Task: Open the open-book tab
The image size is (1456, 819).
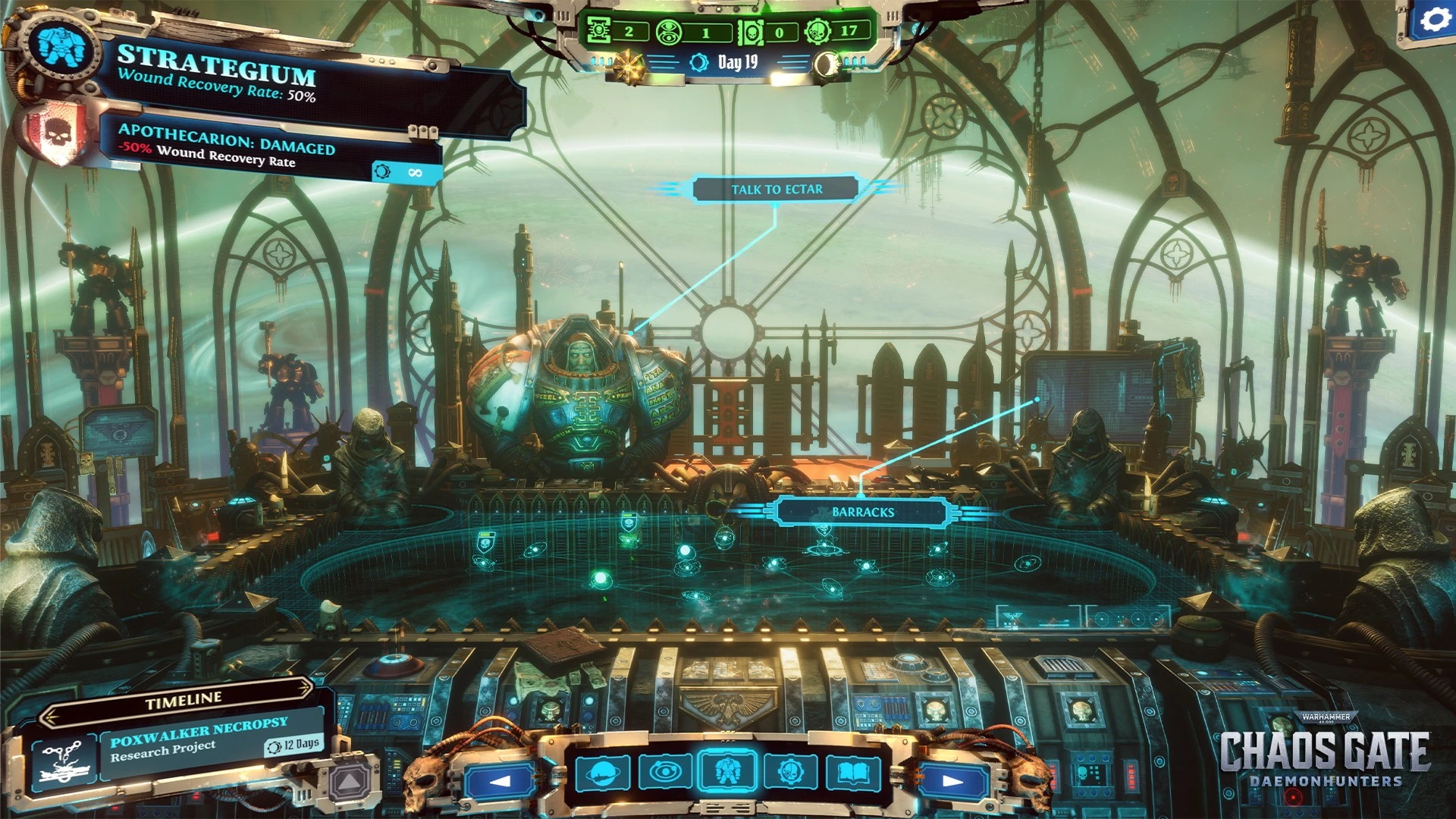Action: (852, 773)
